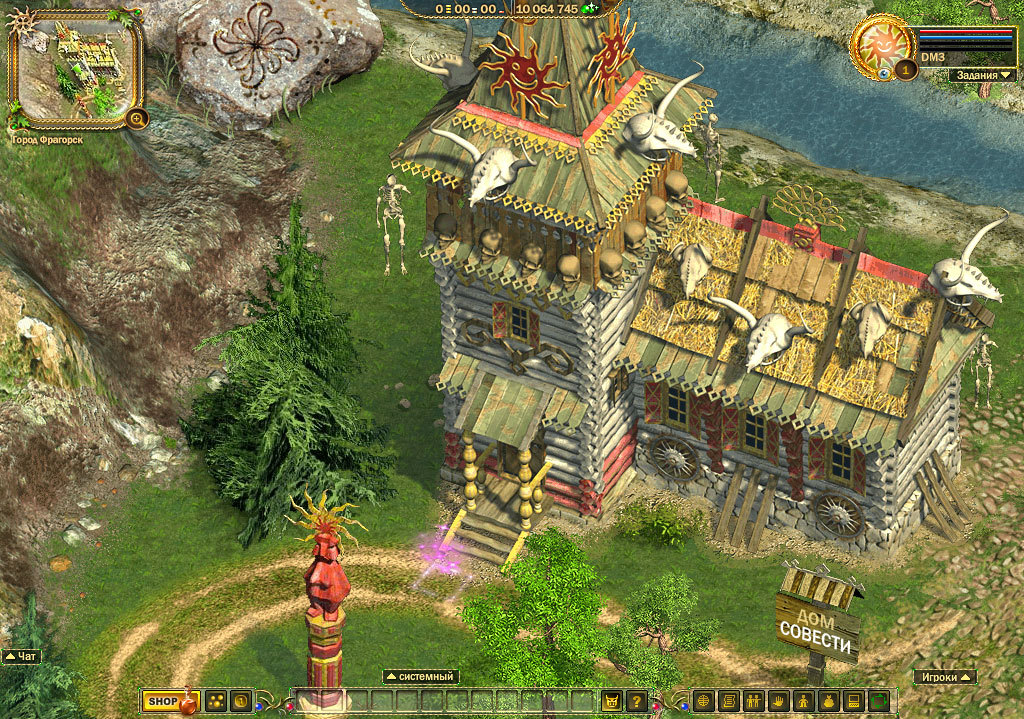This screenshot has height=719, width=1024.
Task: Open the globe map icon
Action: 703,702
